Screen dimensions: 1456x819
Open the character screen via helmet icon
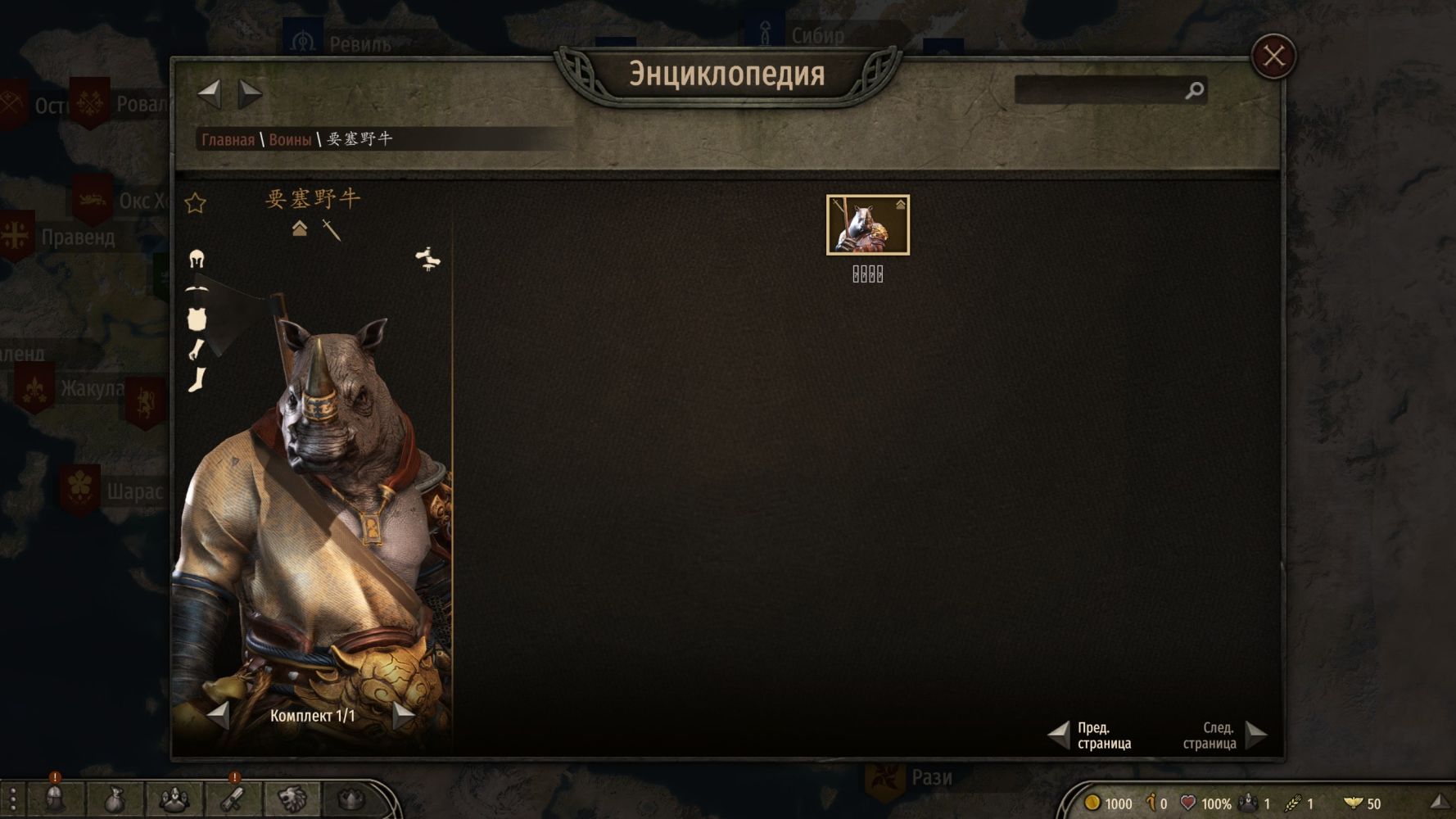(55, 799)
